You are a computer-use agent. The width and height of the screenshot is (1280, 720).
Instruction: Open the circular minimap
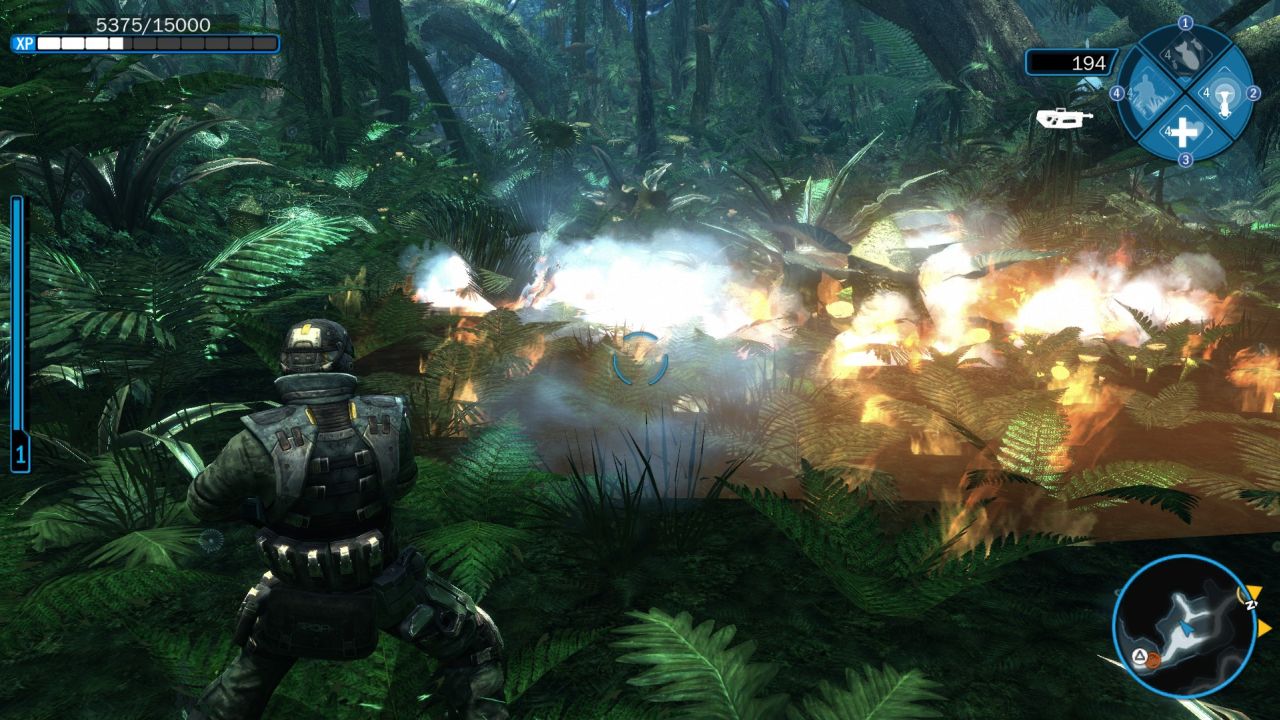1184,625
